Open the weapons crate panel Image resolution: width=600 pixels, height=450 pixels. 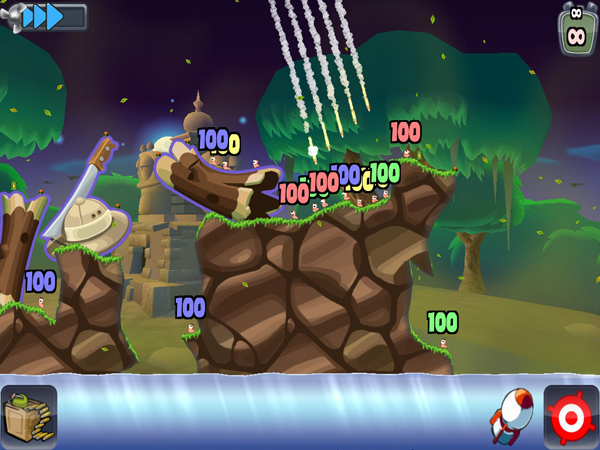[x=29, y=416]
